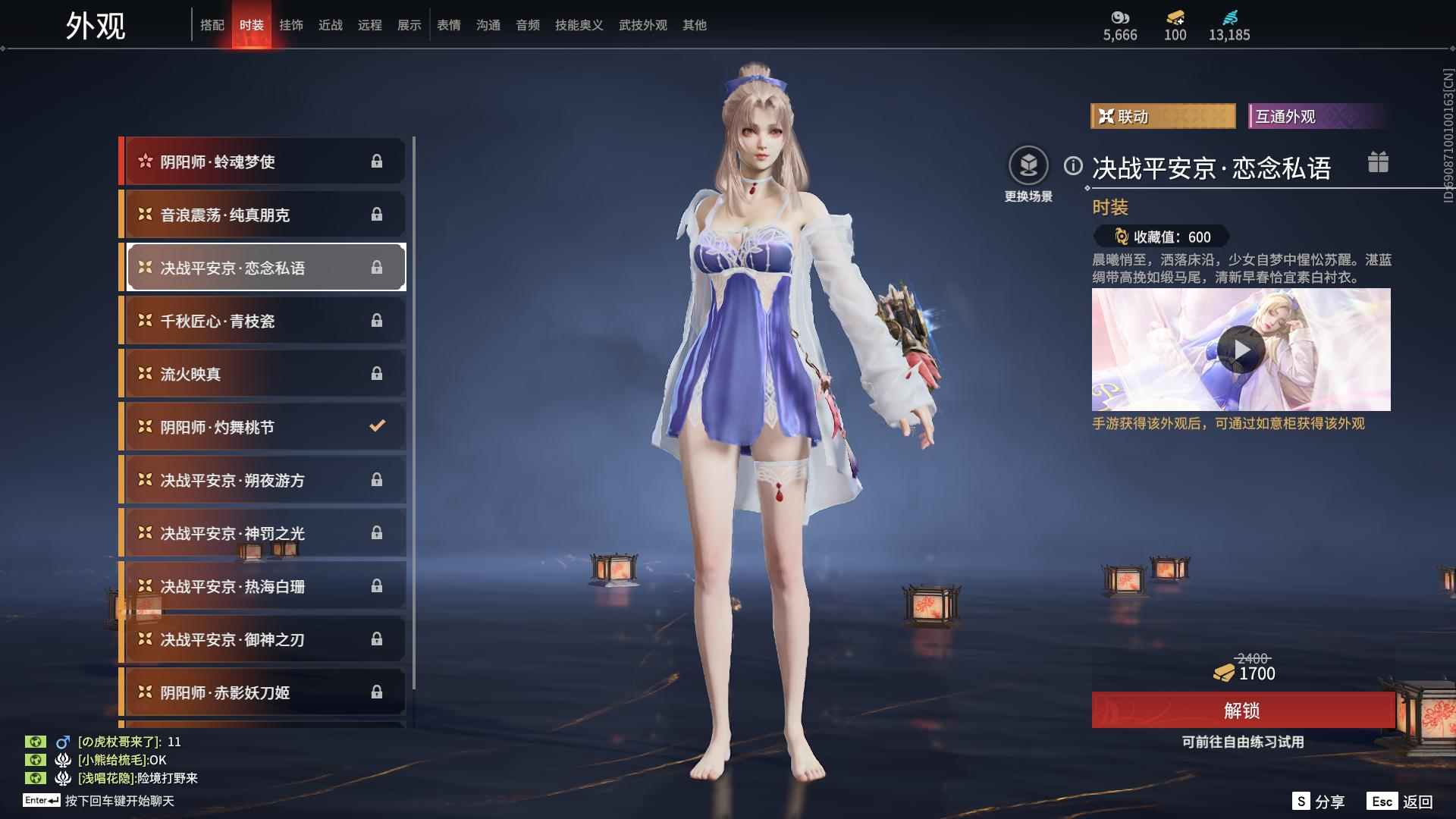Go to the 表情 tab

[x=448, y=25]
